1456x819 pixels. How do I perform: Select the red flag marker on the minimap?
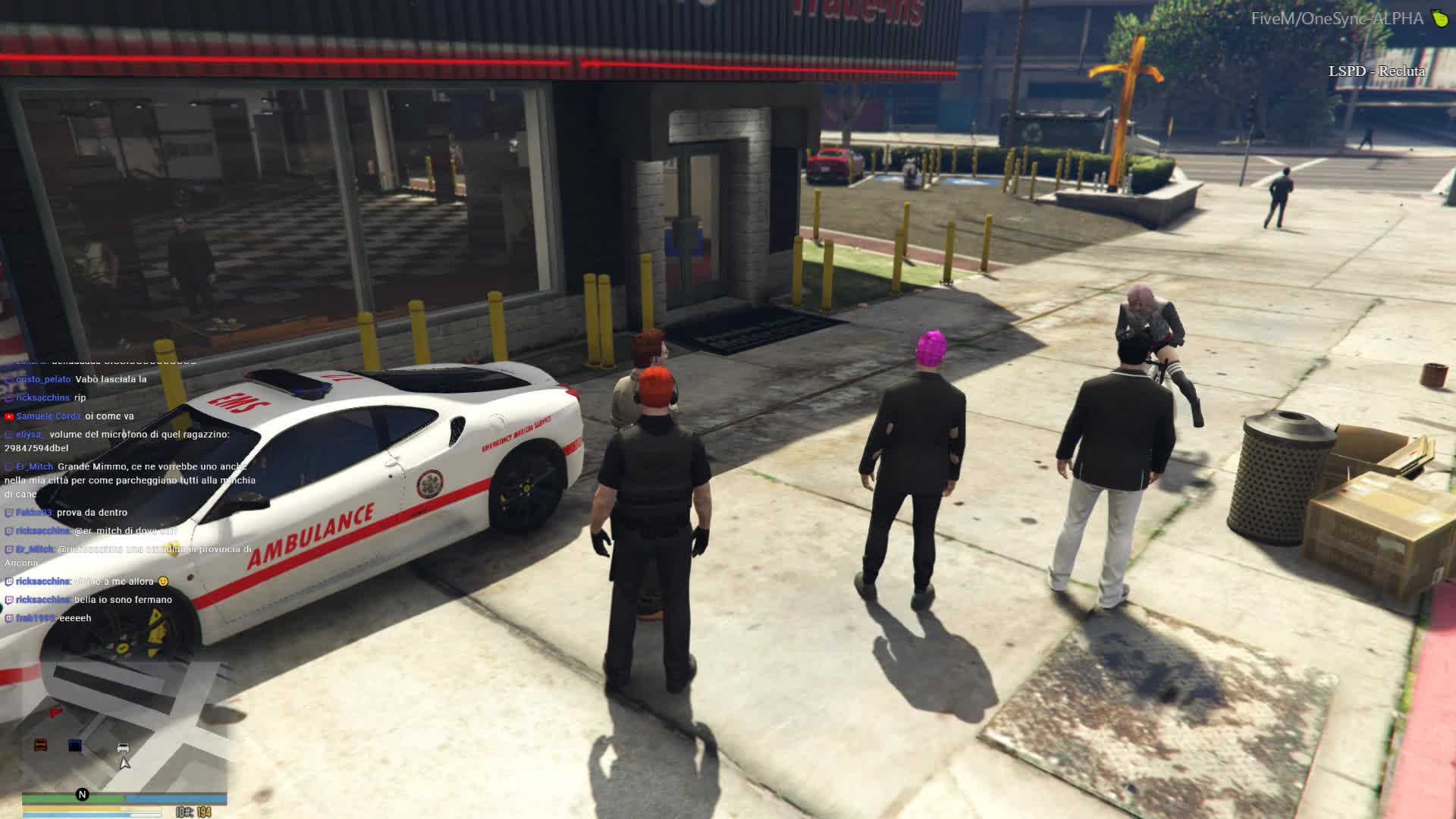tap(55, 713)
